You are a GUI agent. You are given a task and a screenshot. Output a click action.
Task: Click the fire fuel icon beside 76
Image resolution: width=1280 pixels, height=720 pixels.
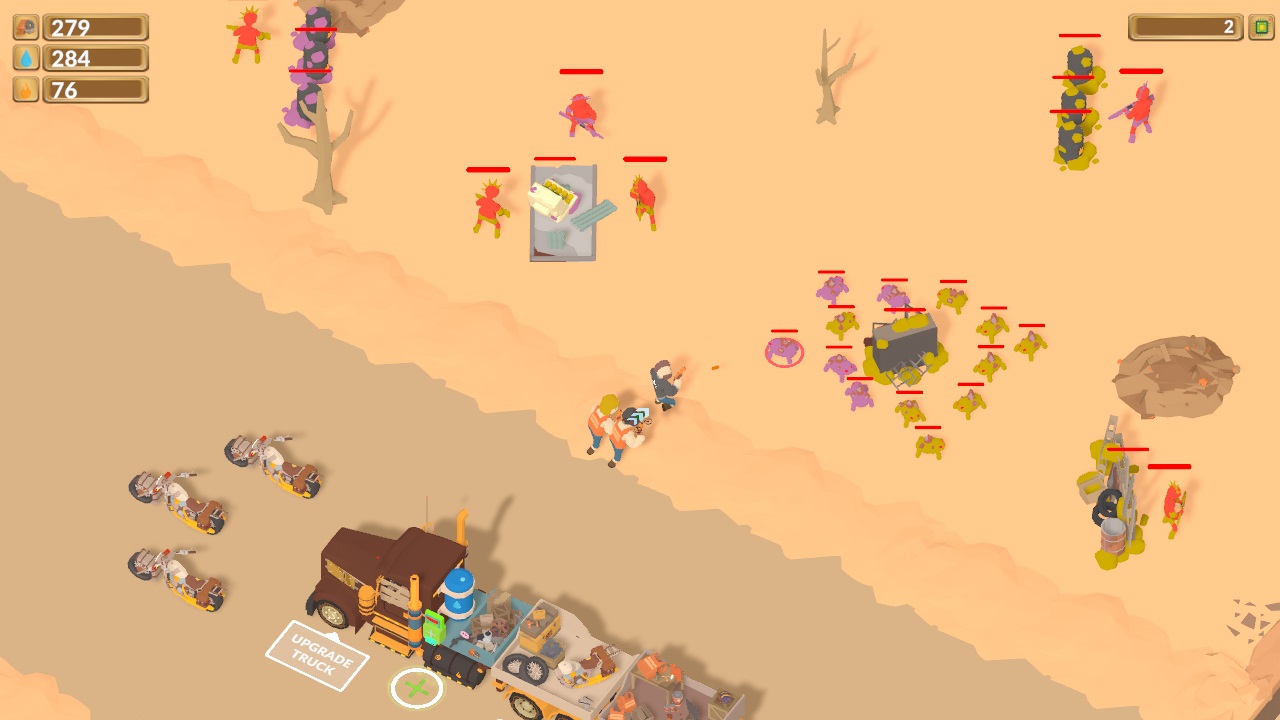(25, 89)
